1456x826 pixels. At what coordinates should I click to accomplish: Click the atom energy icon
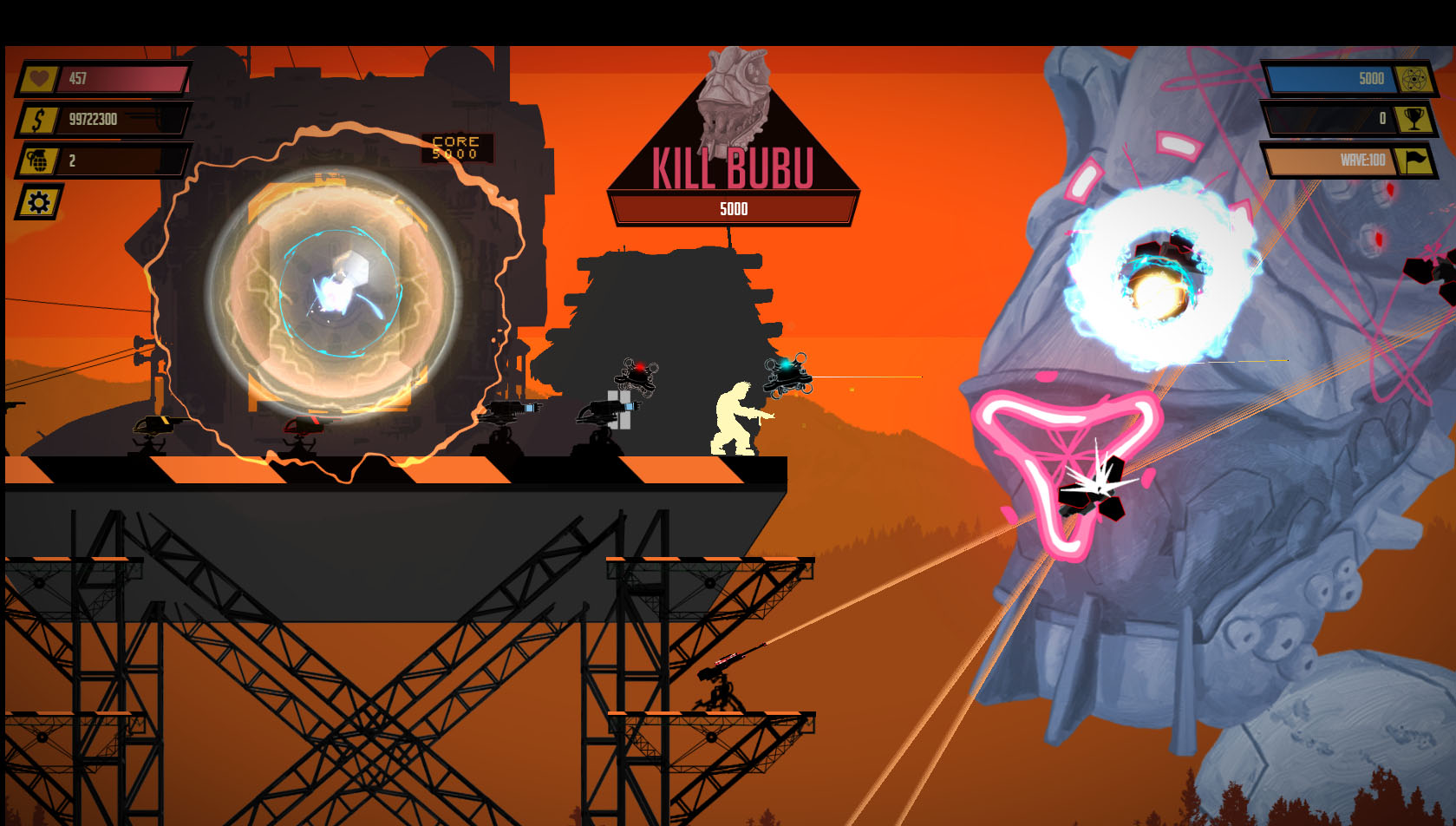[x=1414, y=78]
